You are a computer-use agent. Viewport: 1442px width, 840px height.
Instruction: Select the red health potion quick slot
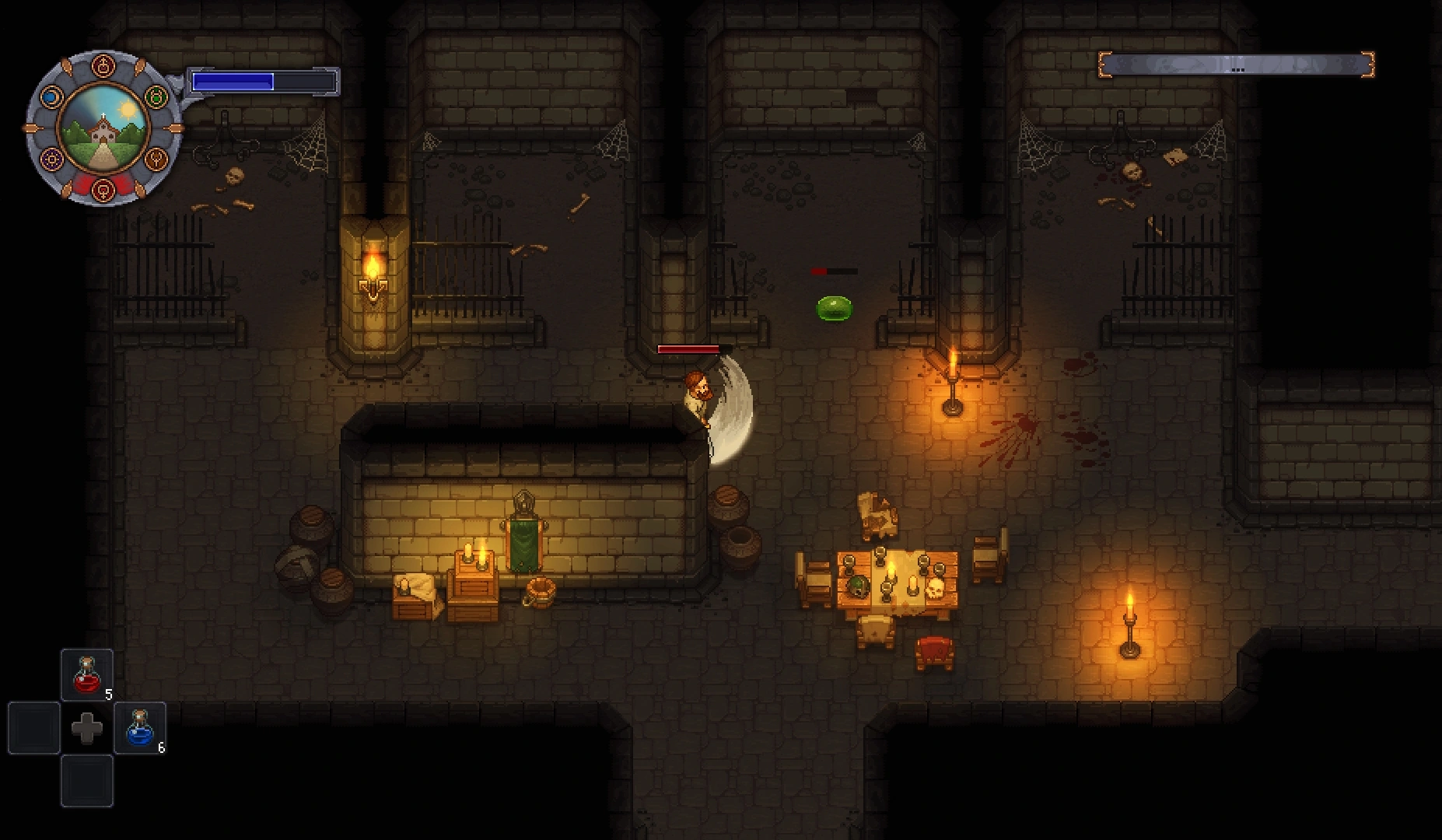tap(87, 674)
